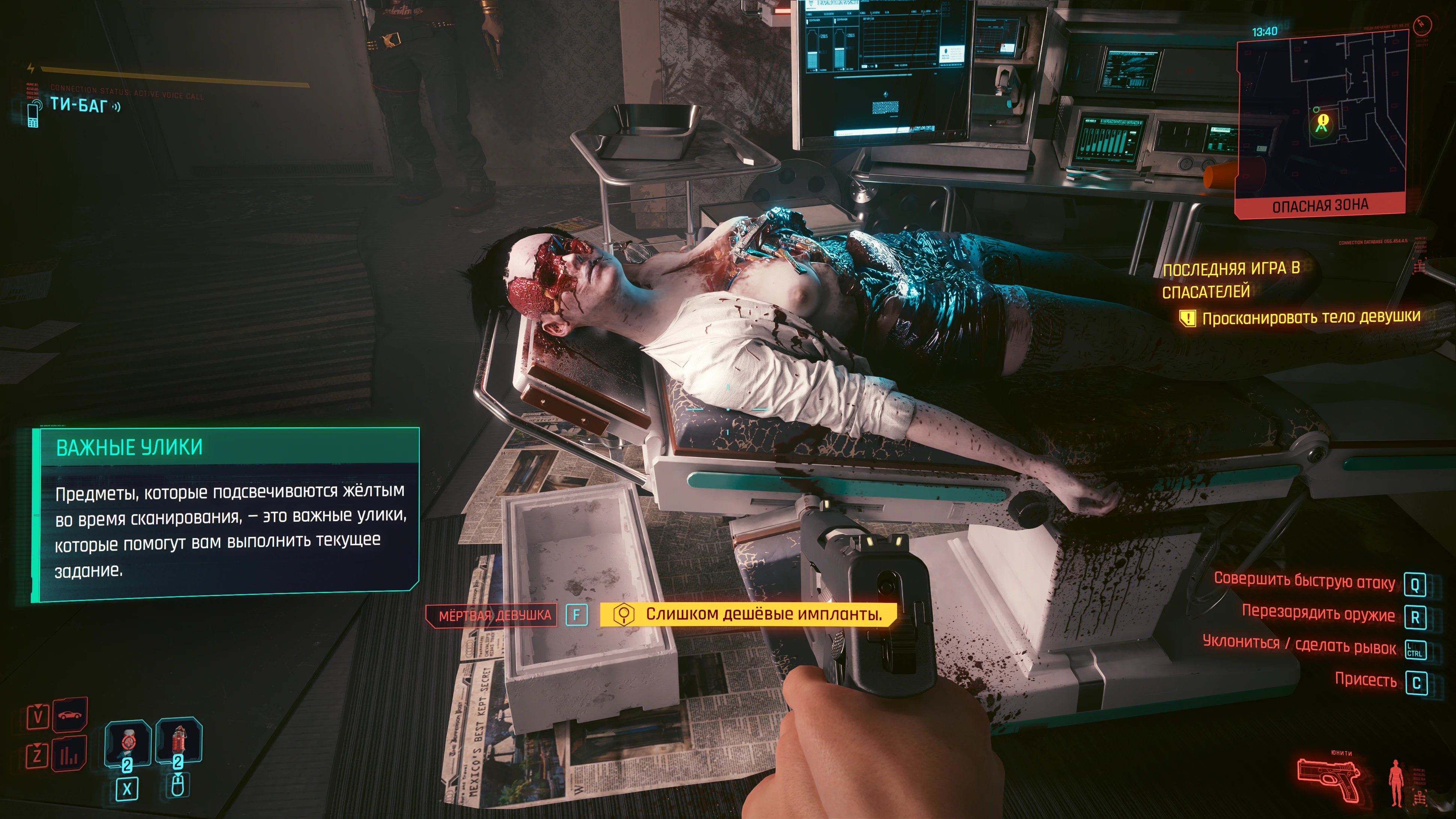Click the call vehicle car icon

[x=69, y=716]
